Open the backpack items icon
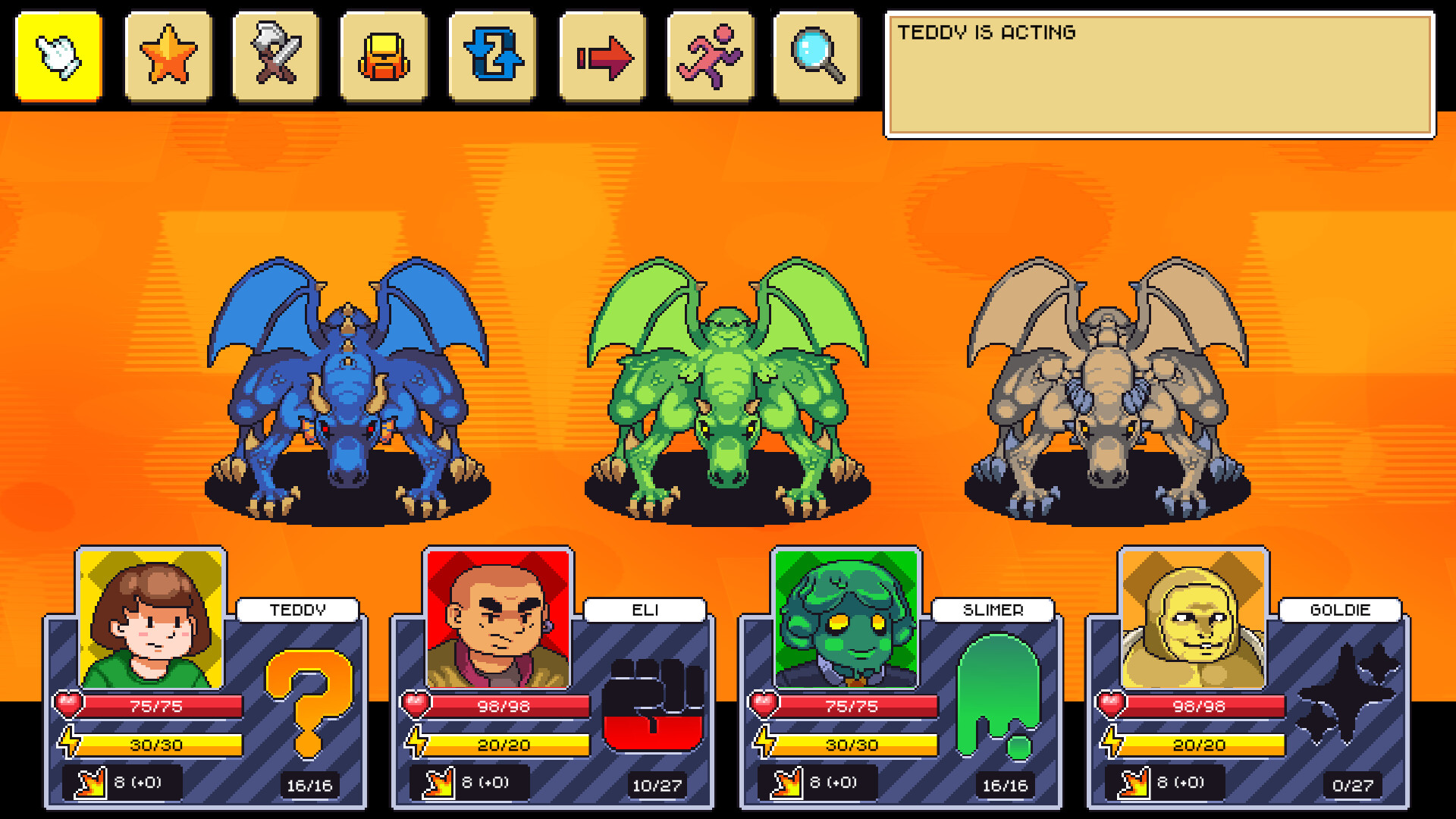This screenshot has height=819, width=1456. 384,55
